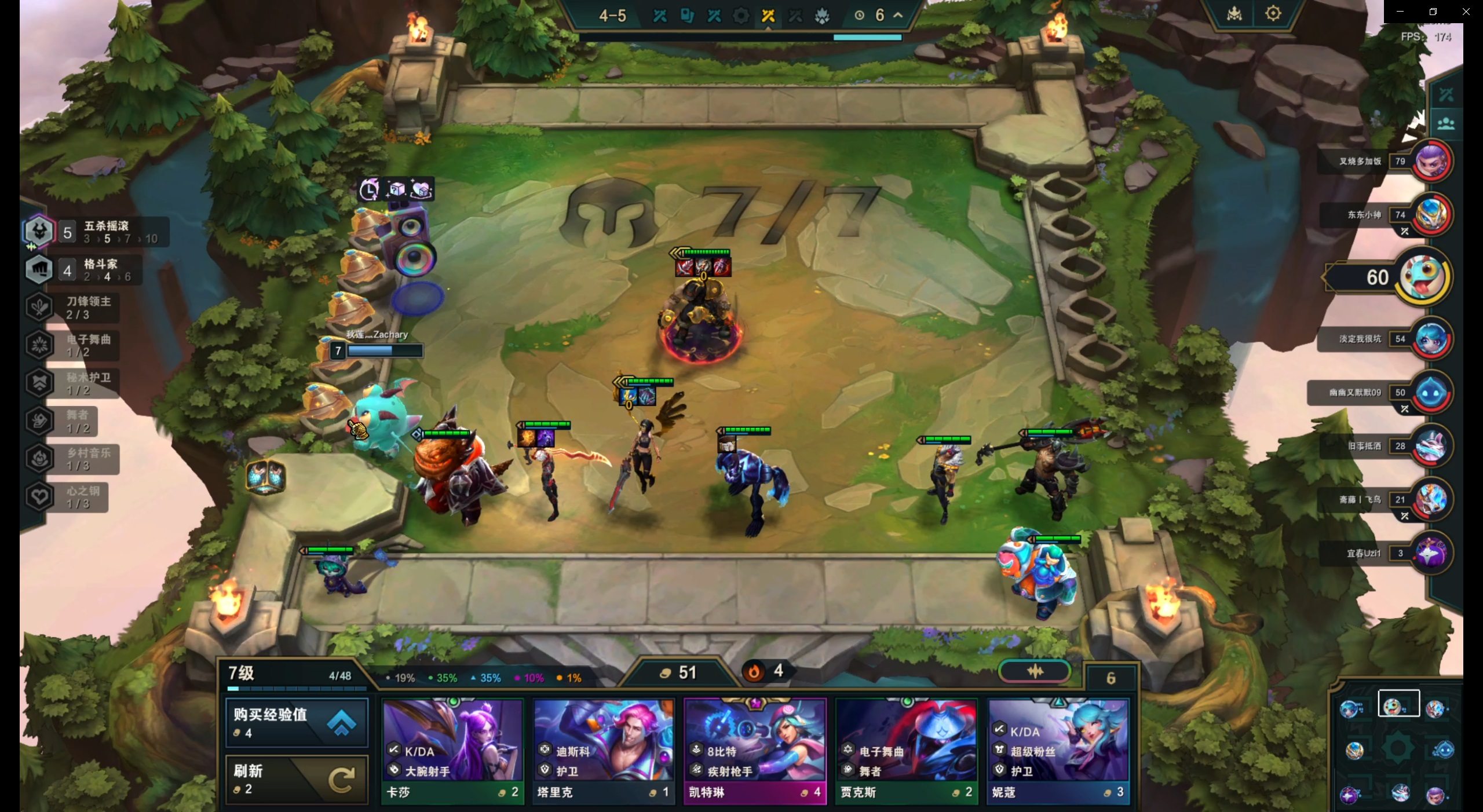Buy experience with the 购买经验值 button
Viewport: 1483px width, 812px height.
pyautogui.click(x=296, y=722)
